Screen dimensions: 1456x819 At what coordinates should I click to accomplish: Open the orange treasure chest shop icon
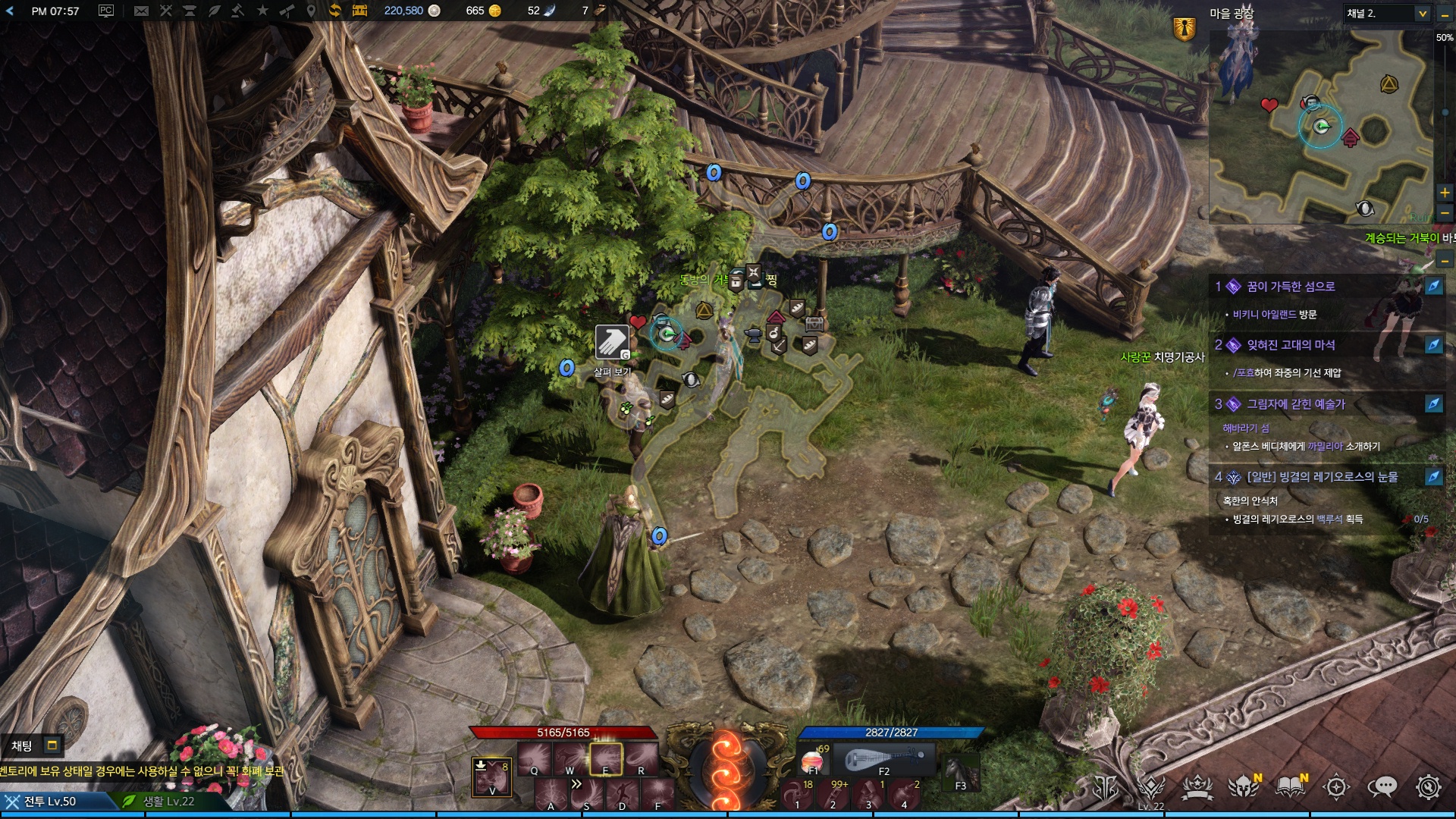point(359,11)
